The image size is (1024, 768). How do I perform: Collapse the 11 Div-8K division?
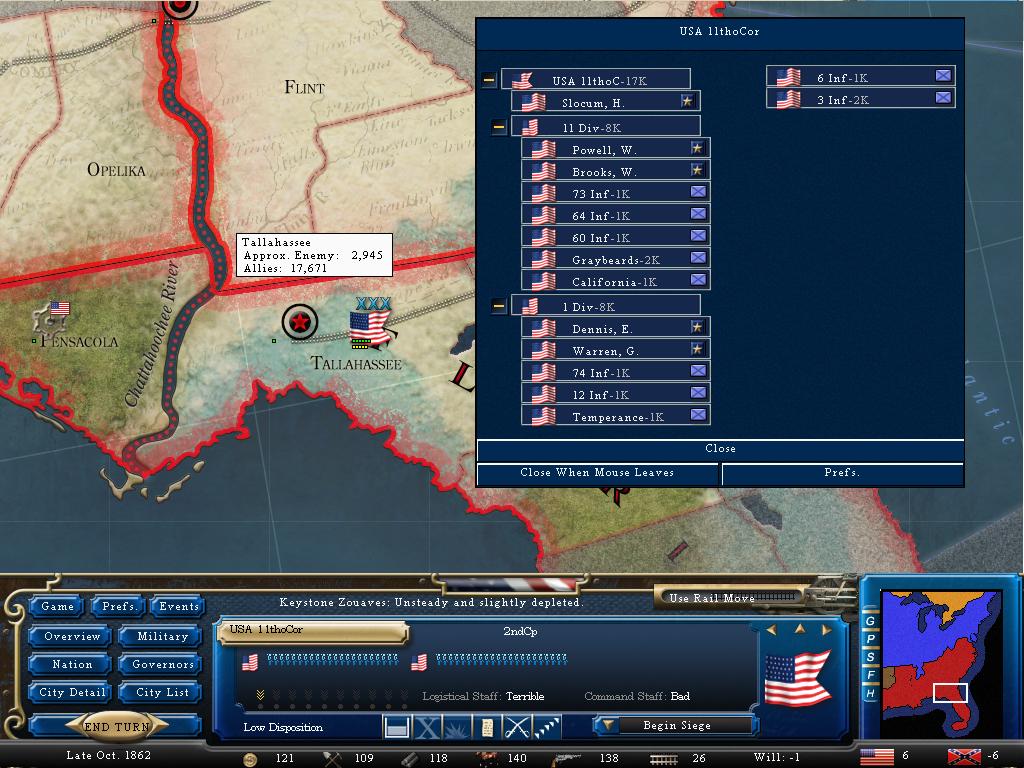click(x=499, y=127)
